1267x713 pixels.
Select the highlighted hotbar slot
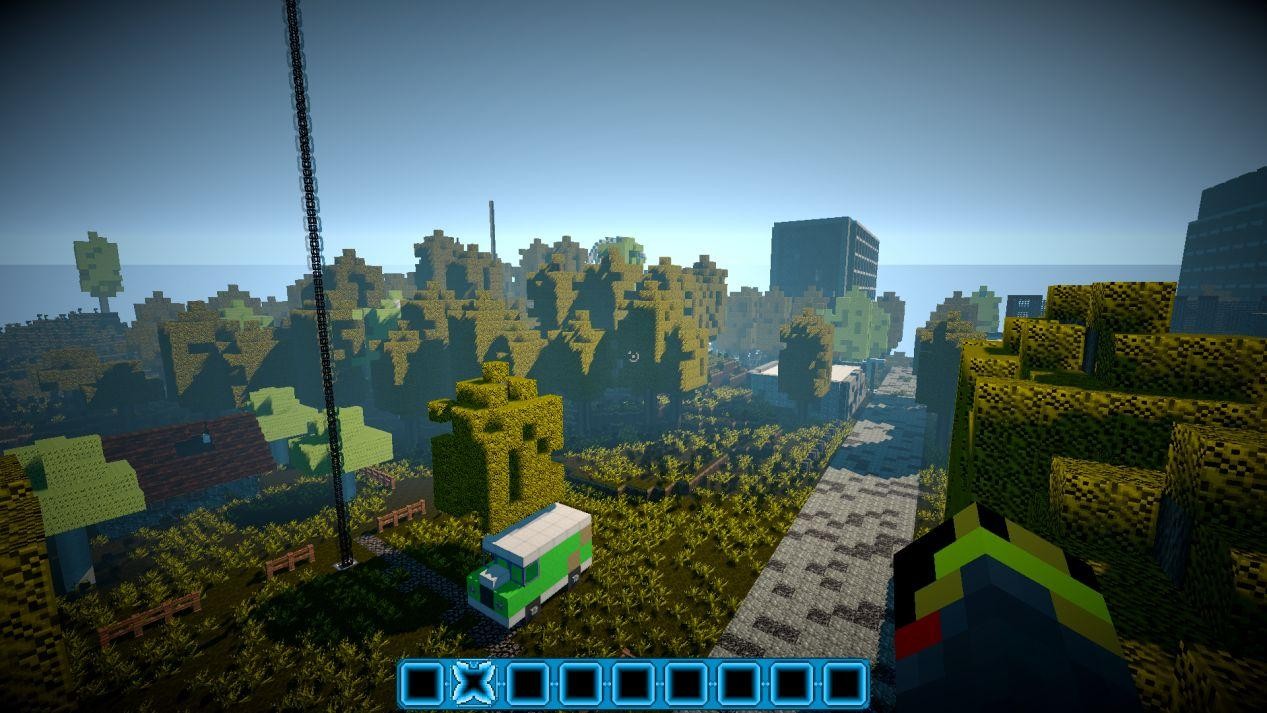pos(474,684)
